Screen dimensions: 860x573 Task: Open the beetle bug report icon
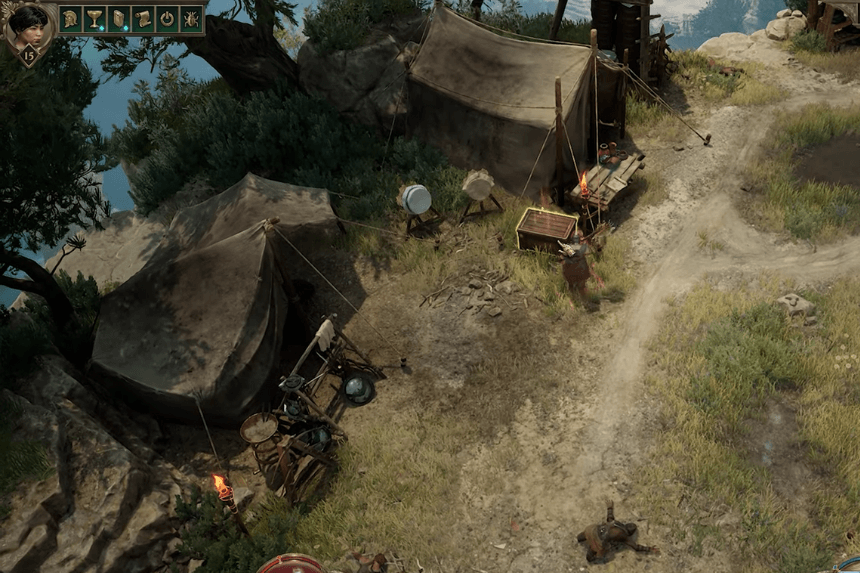tap(191, 19)
